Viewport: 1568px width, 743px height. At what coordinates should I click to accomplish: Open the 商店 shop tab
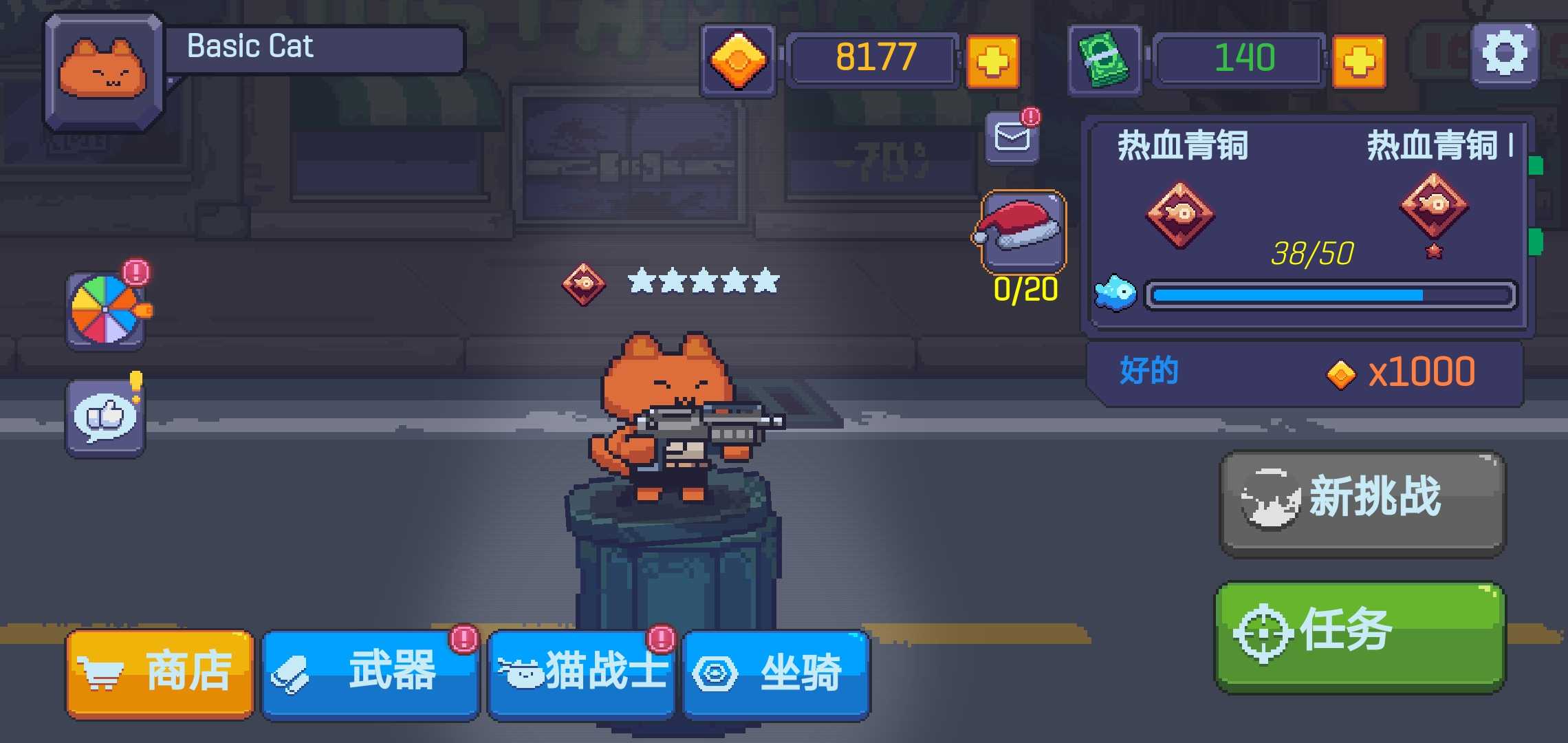pyautogui.click(x=158, y=671)
